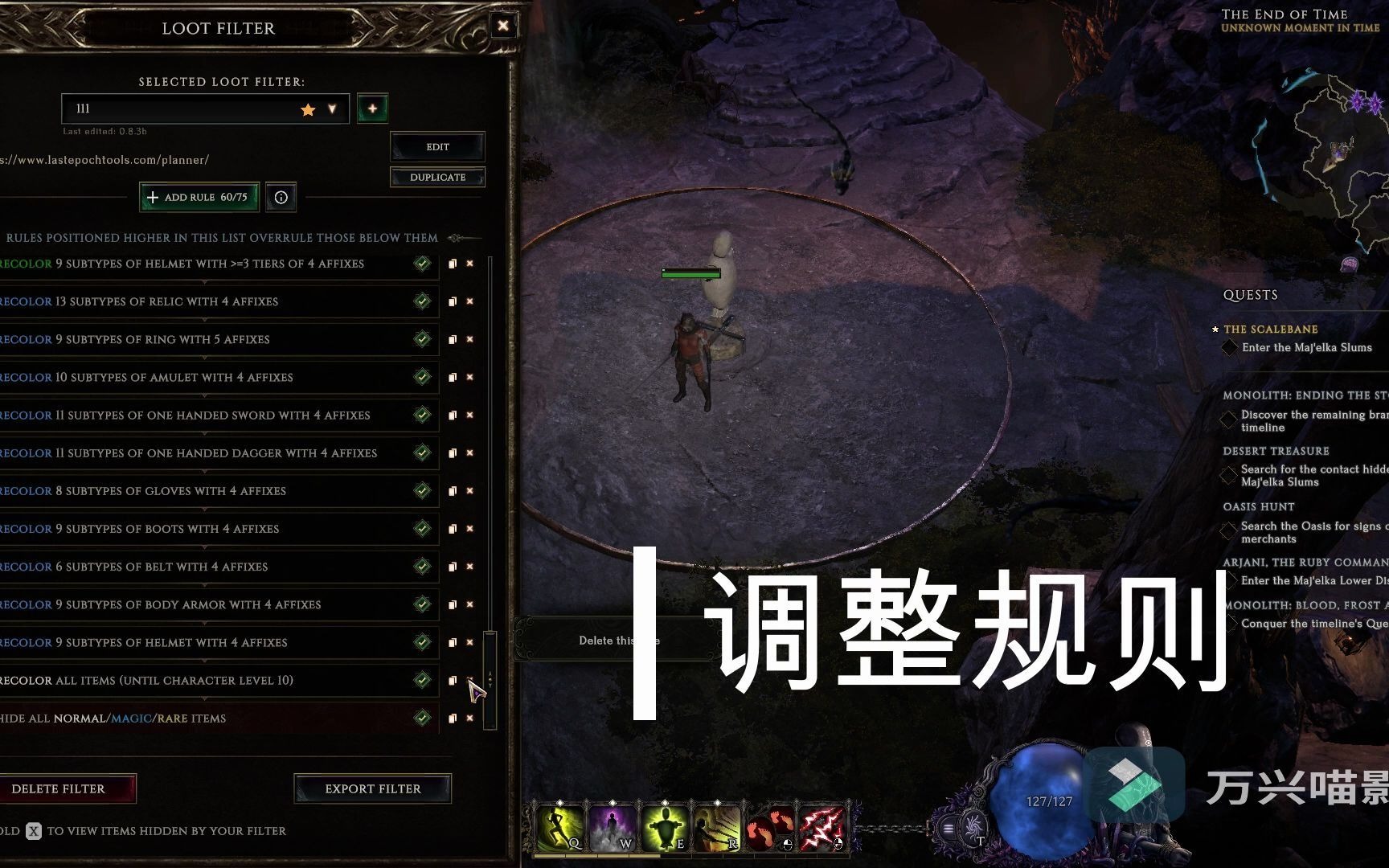Choose the Delete this rule option
The image size is (1389, 868).
tap(619, 640)
